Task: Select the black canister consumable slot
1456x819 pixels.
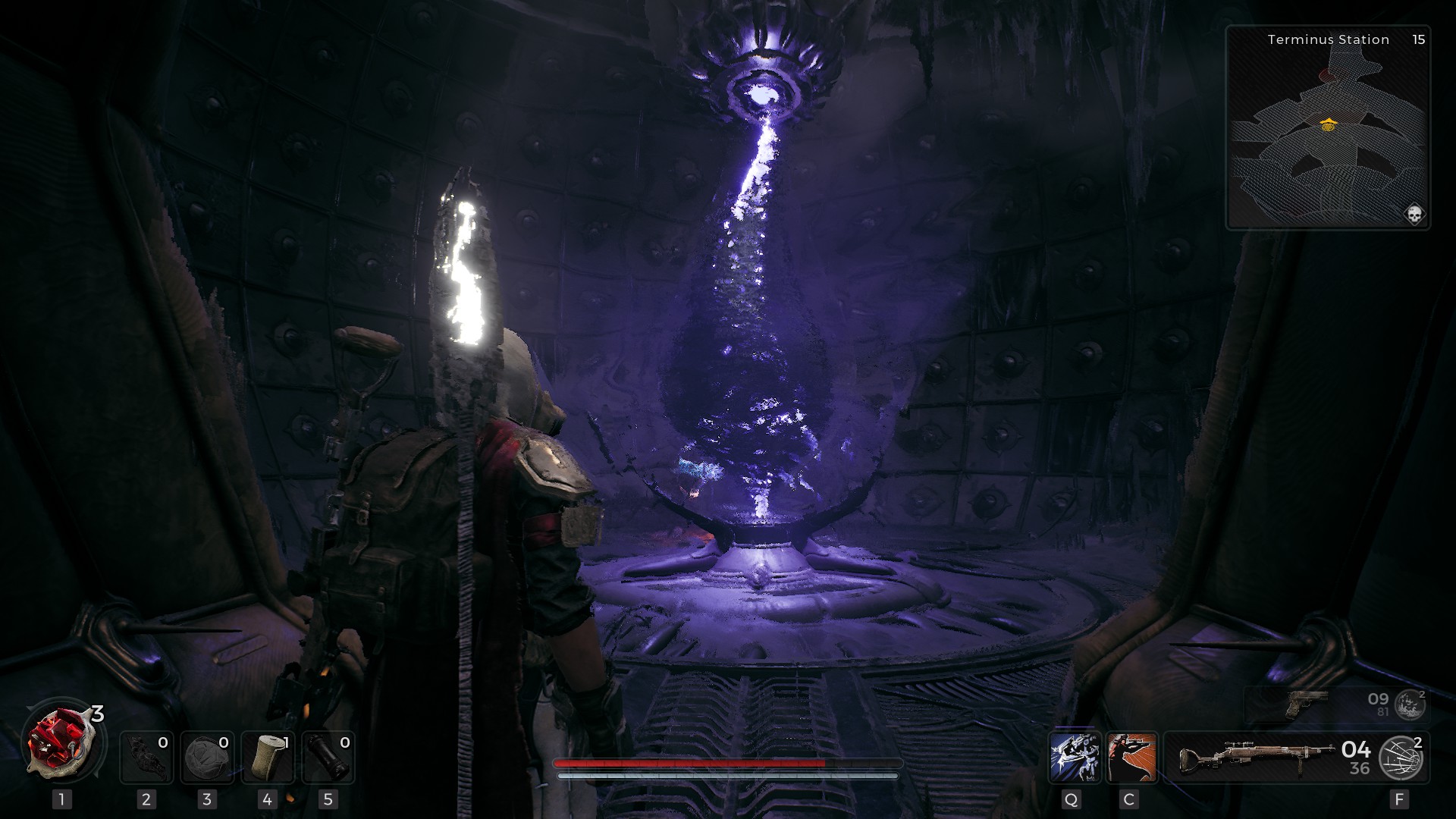Action: 328,757
